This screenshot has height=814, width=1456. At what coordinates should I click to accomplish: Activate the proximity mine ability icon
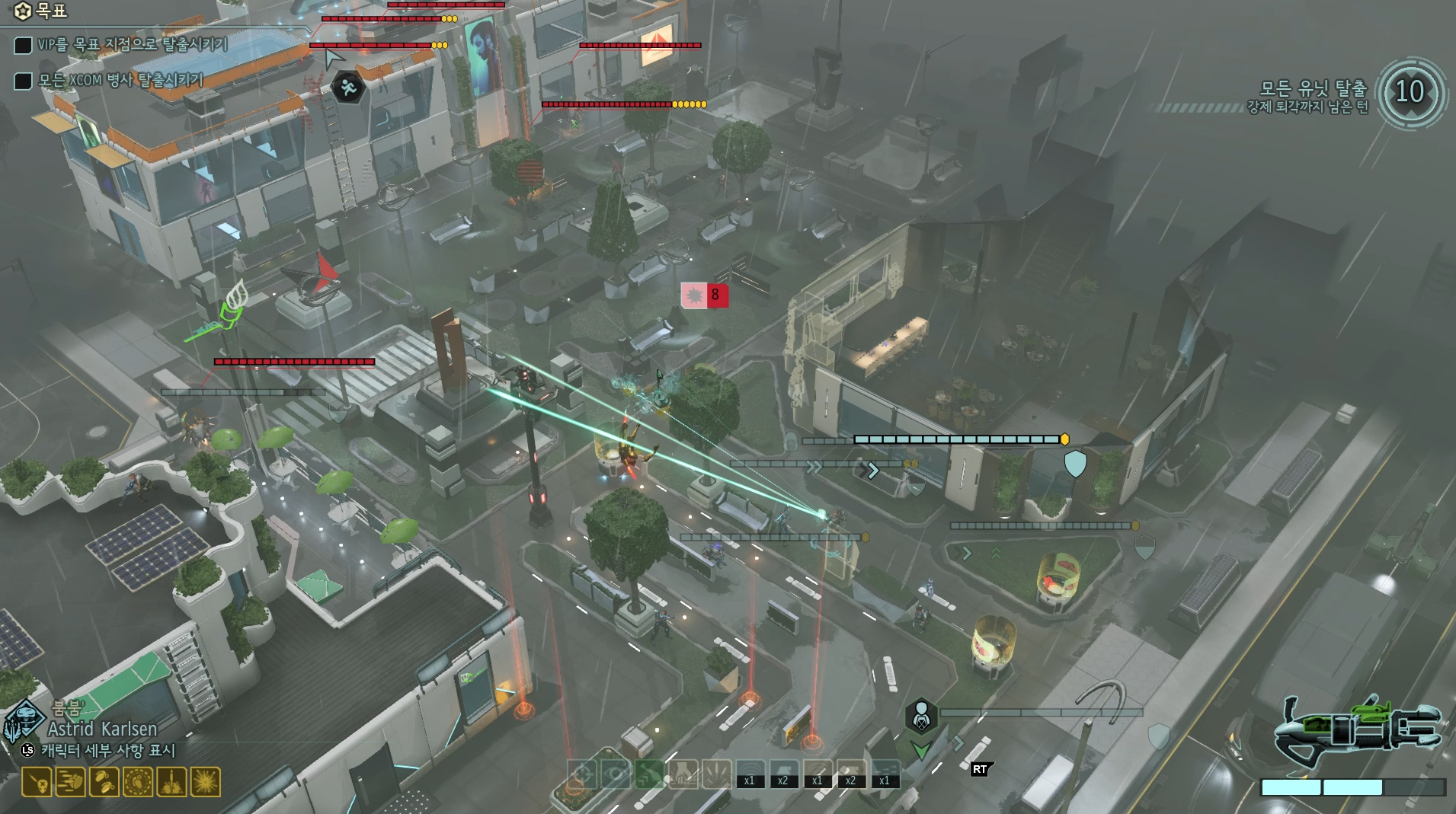click(x=138, y=781)
